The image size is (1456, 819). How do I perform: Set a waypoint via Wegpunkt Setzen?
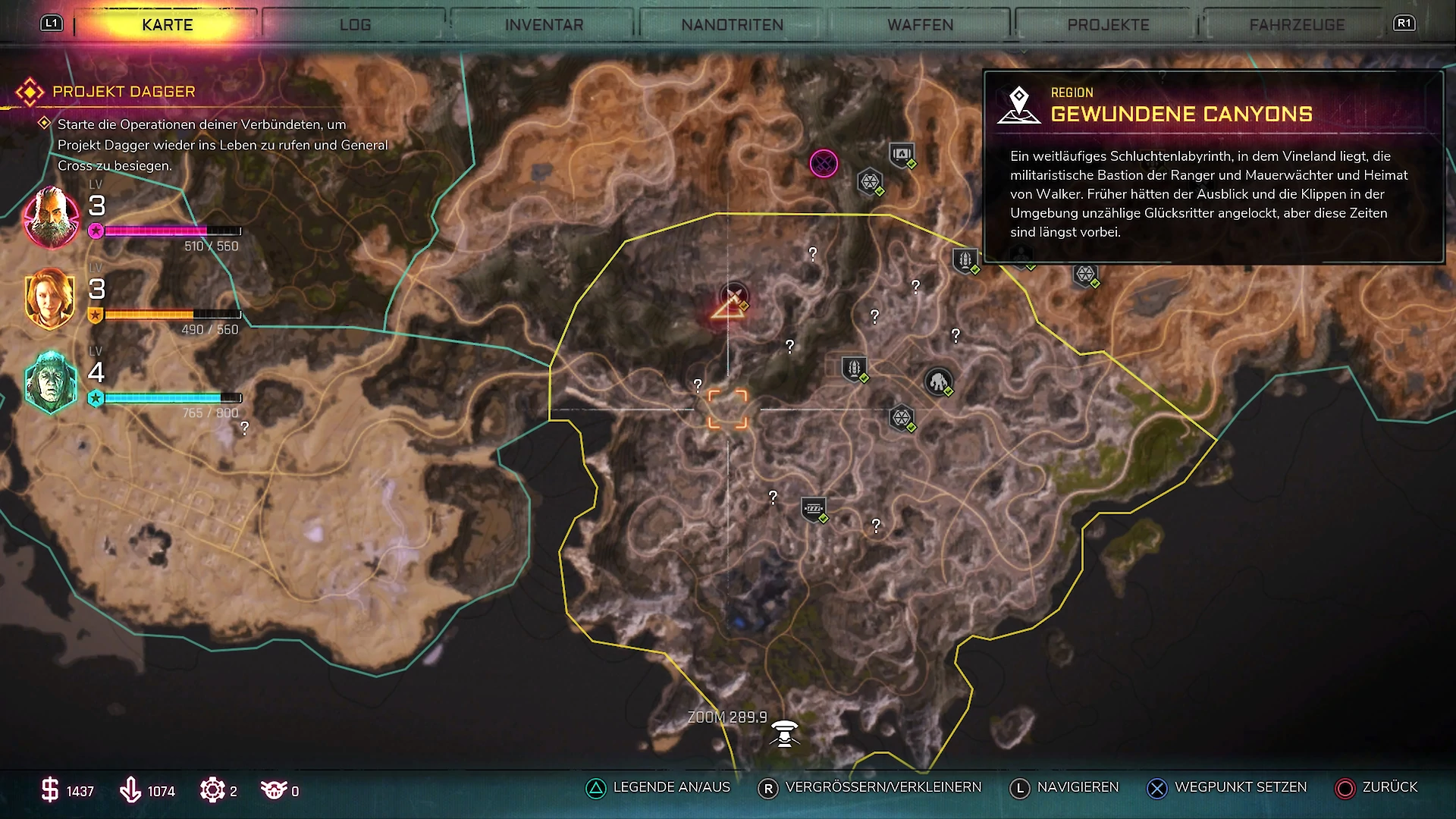(x=1227, y=788)
